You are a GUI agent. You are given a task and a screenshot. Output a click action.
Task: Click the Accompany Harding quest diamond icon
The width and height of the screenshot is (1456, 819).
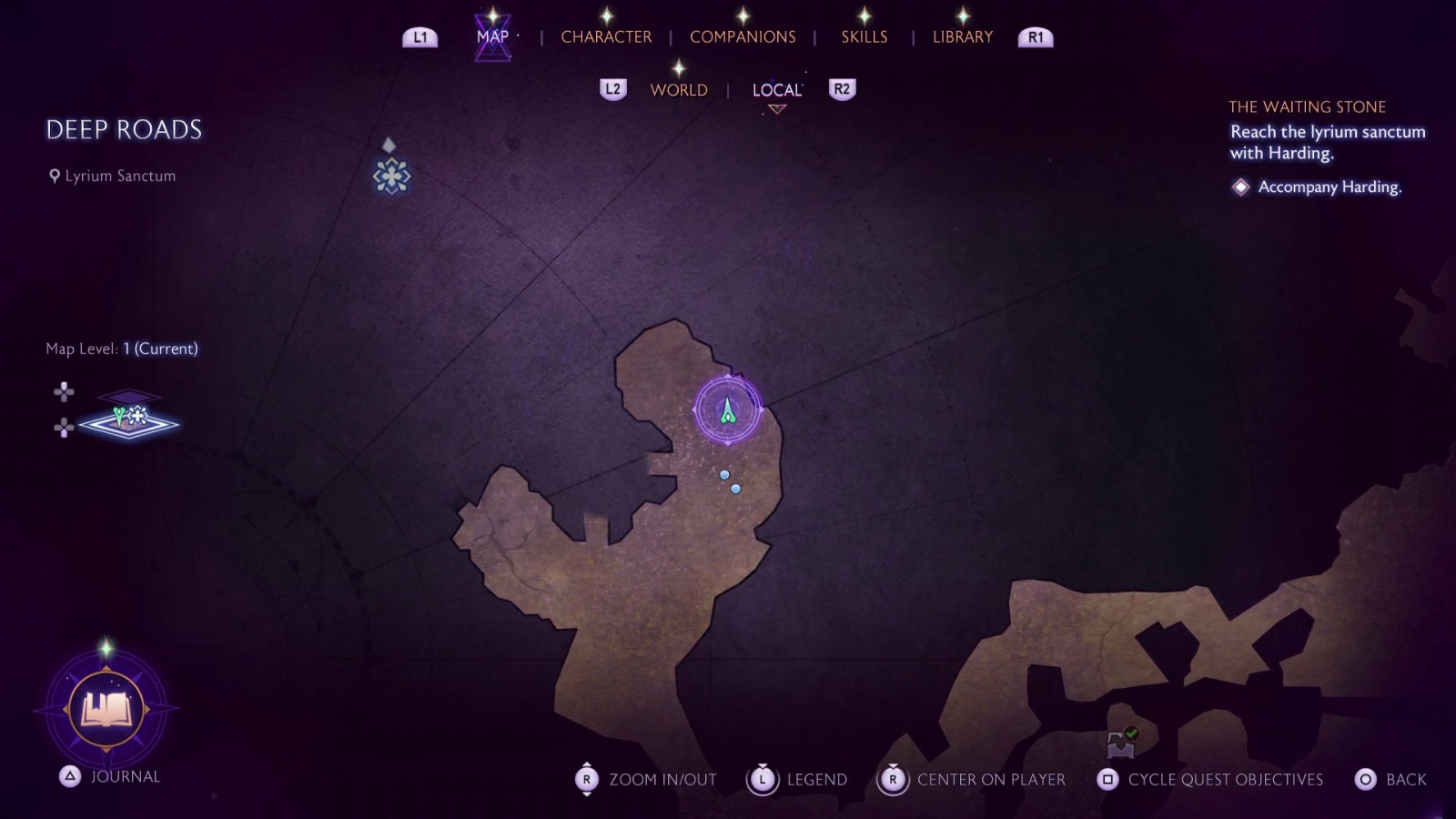tap(1240, 187)
